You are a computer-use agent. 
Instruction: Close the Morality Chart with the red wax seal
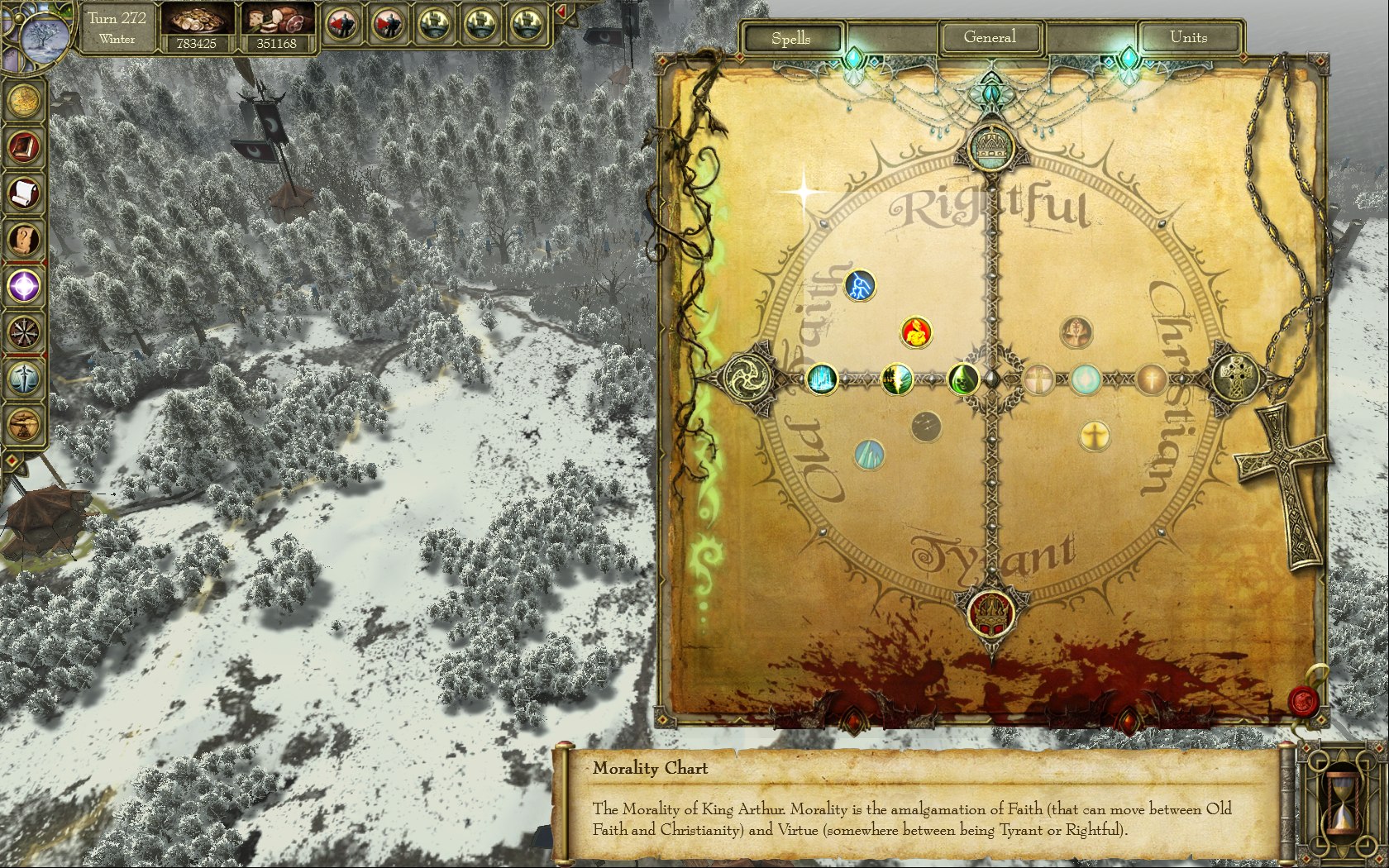coord(1304,701)
